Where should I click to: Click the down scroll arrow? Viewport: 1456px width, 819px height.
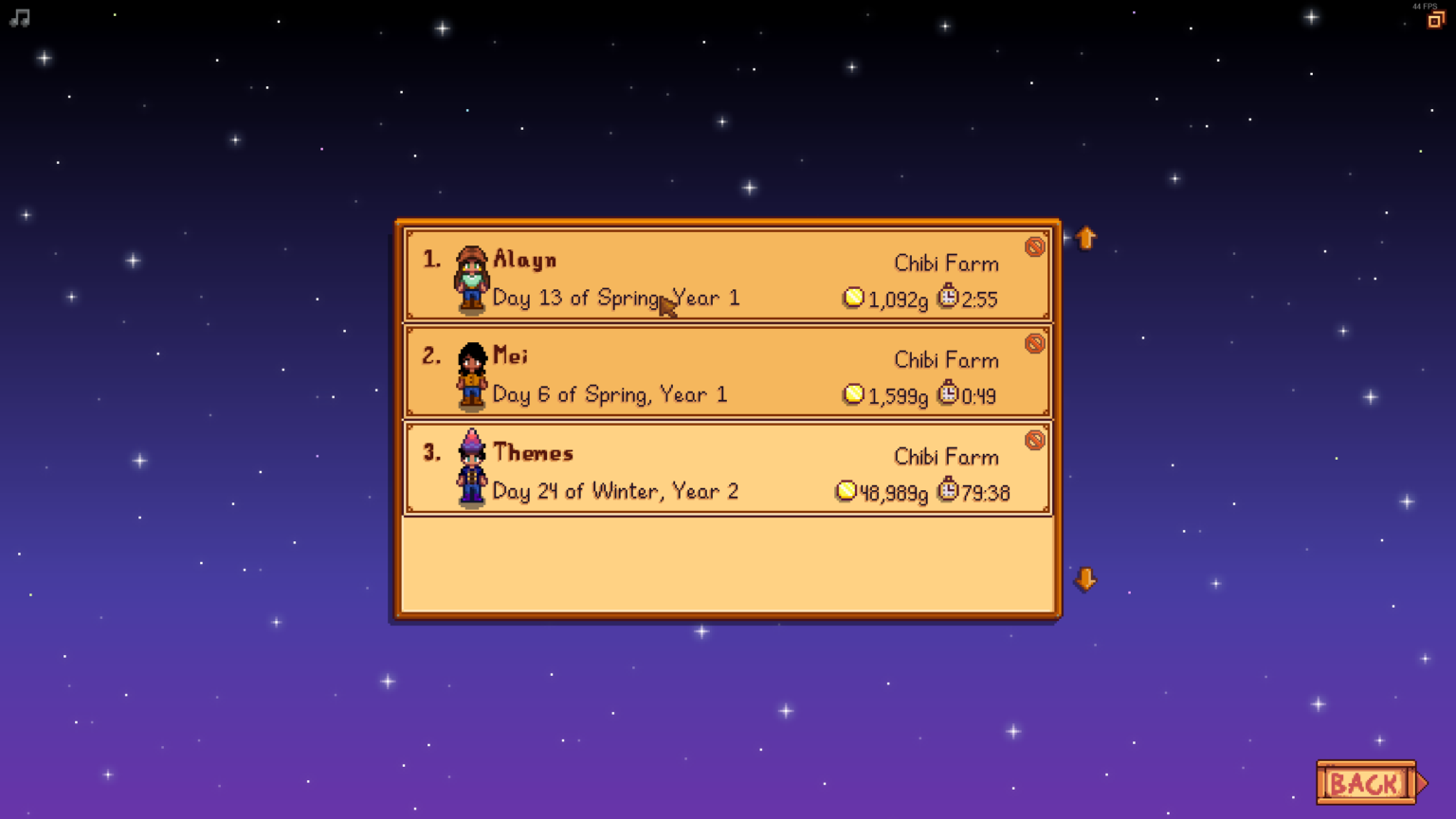tap(1085, 579)
